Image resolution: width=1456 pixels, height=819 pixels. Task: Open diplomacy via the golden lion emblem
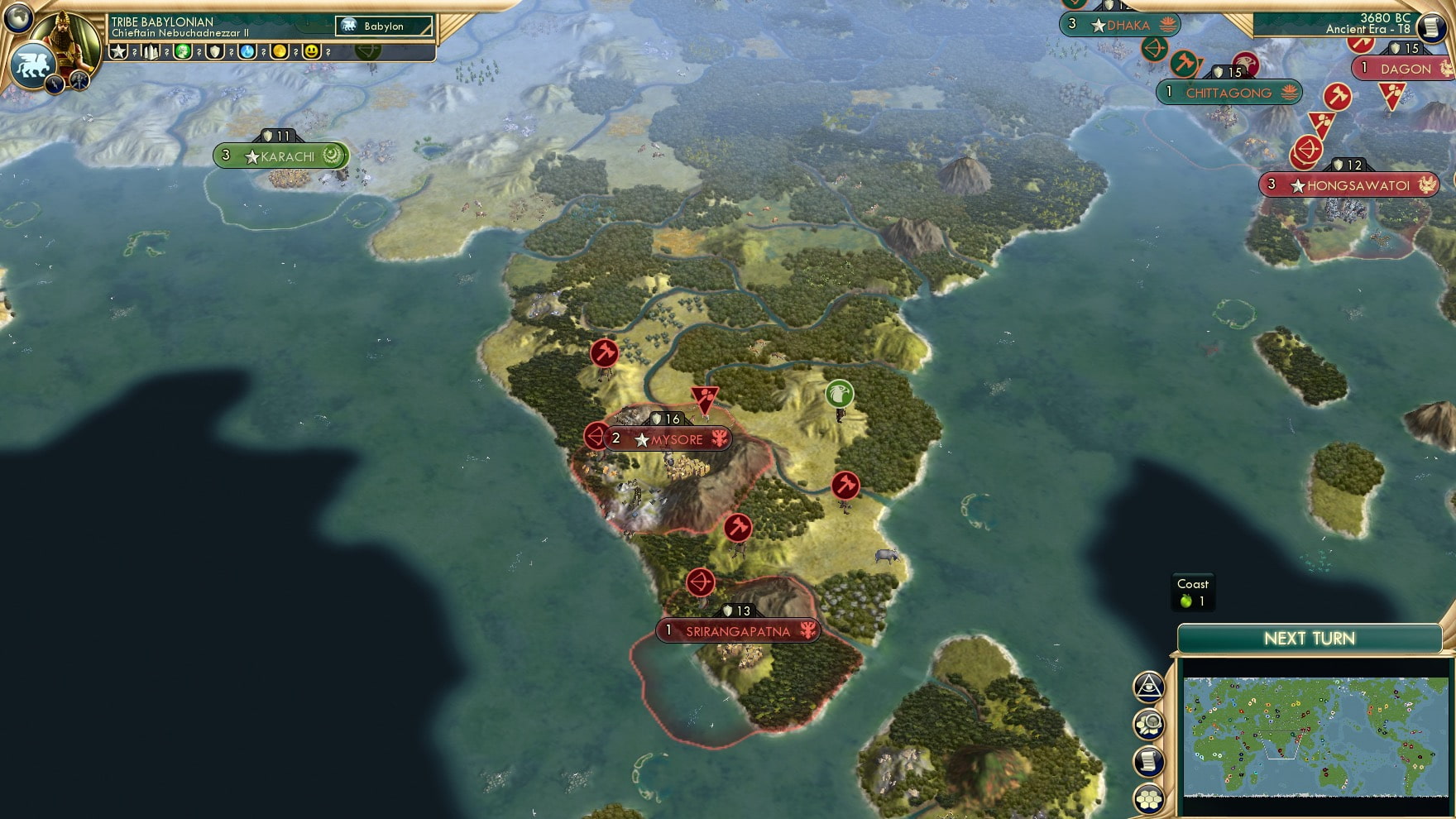tap(31, 66)
